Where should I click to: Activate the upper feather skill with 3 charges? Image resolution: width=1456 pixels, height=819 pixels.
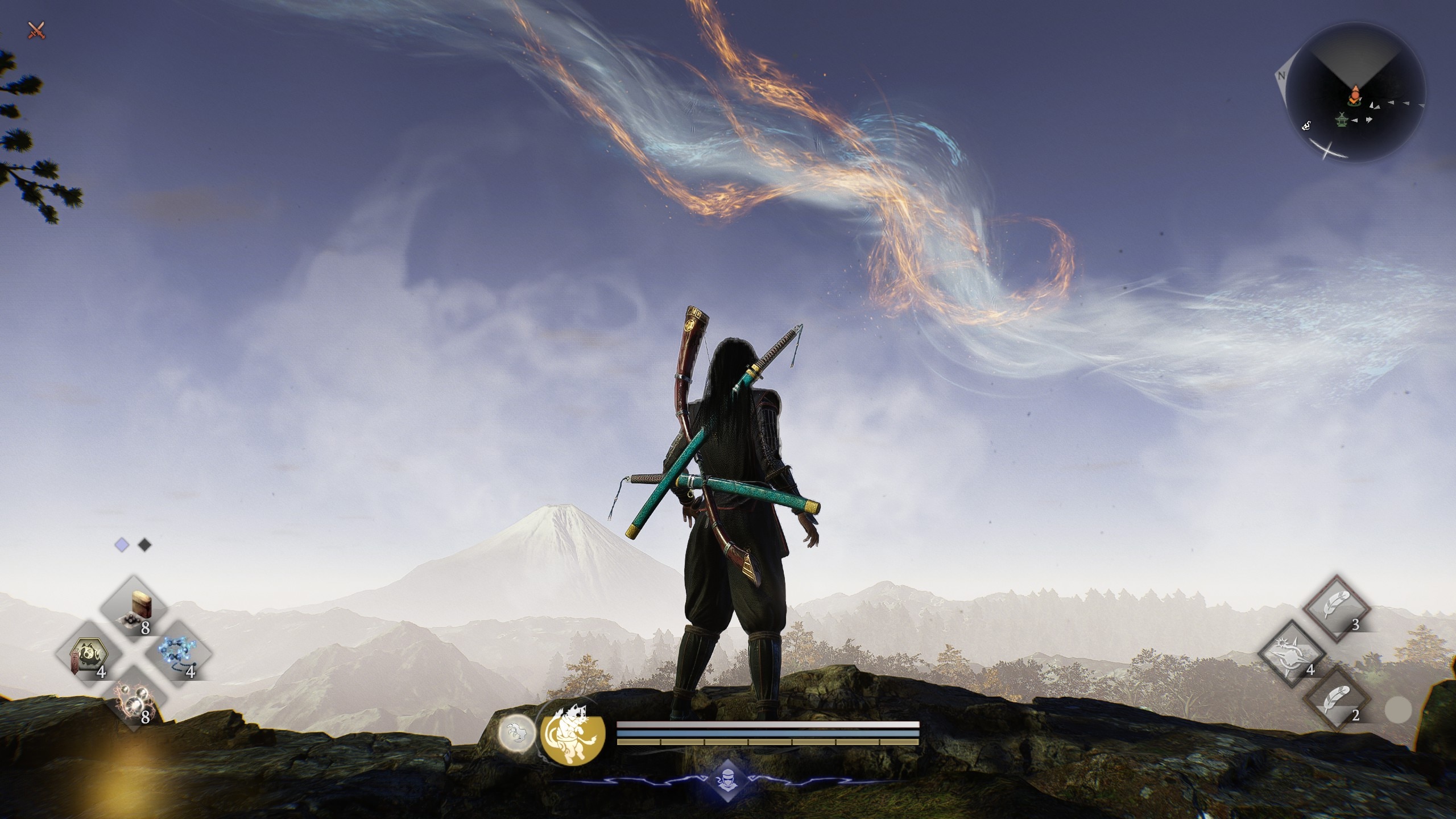[1335, 608]
